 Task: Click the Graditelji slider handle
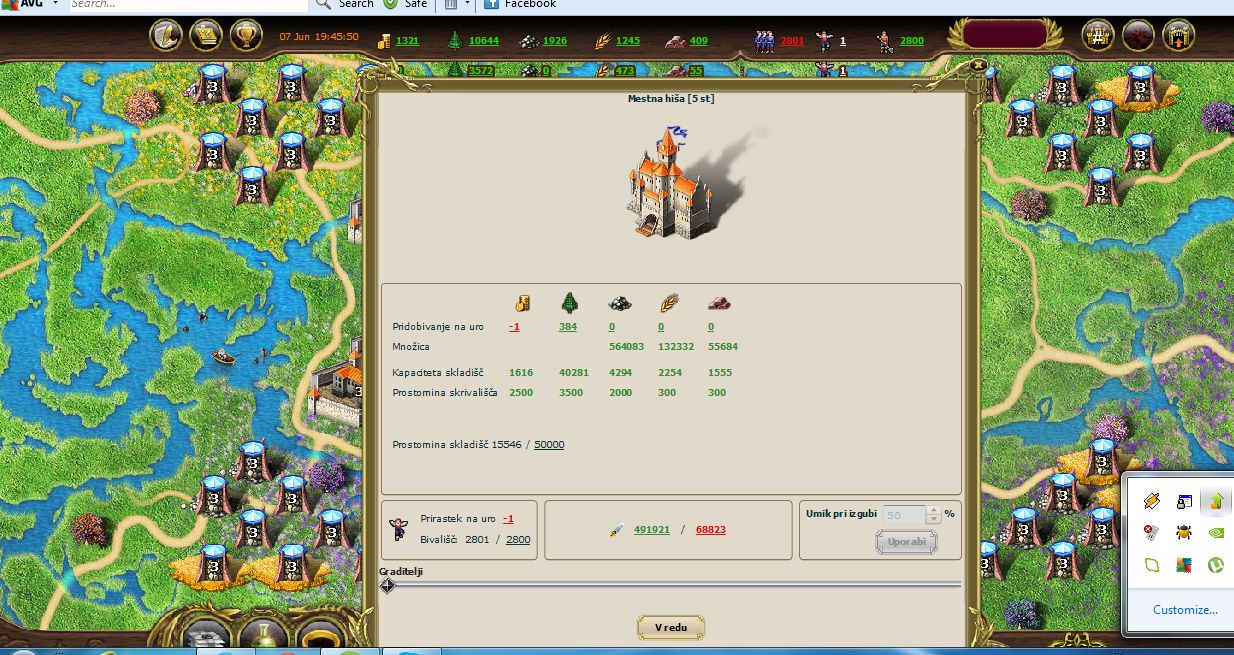point(388,585)
